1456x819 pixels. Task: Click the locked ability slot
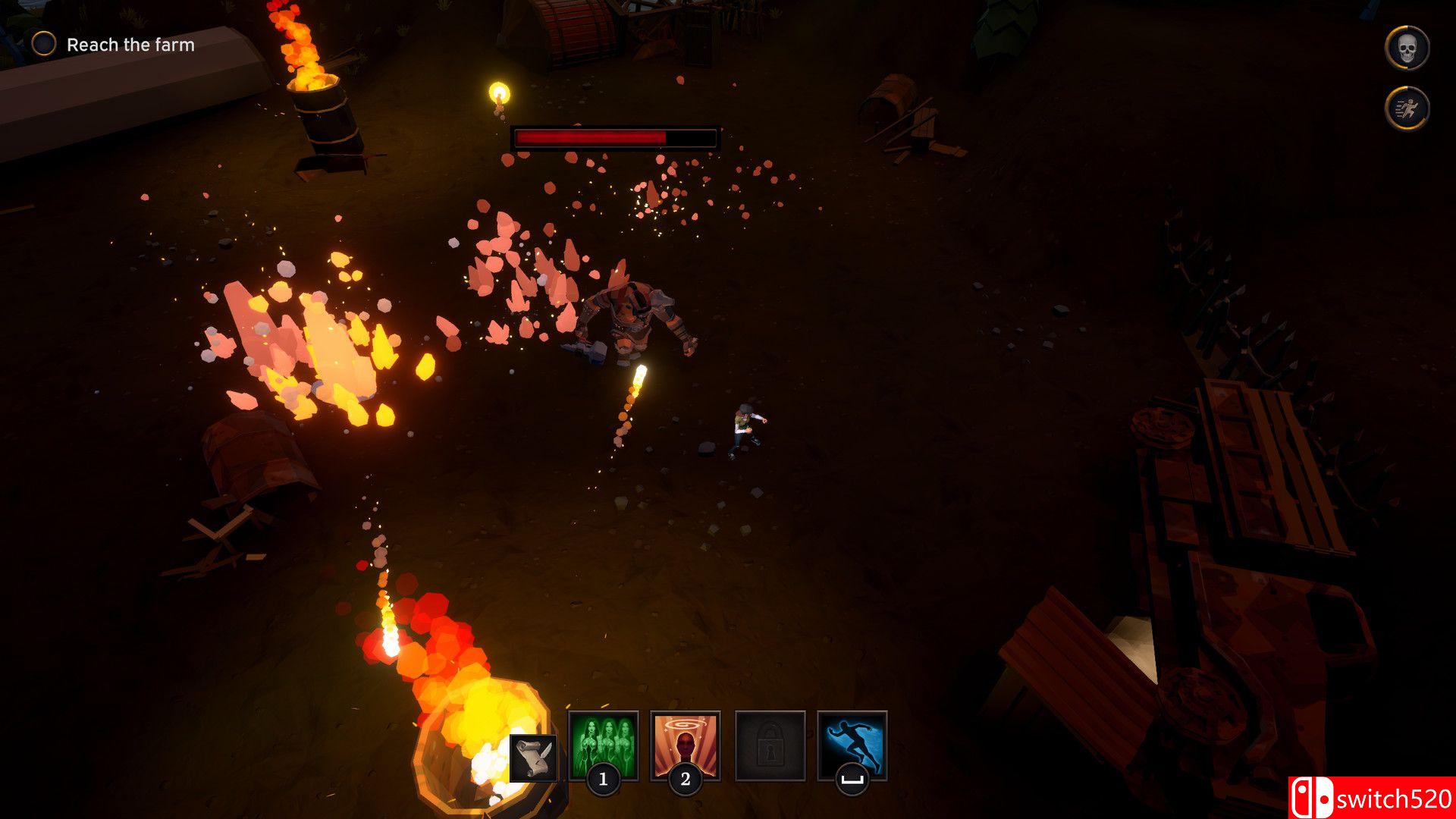point(770,745)
